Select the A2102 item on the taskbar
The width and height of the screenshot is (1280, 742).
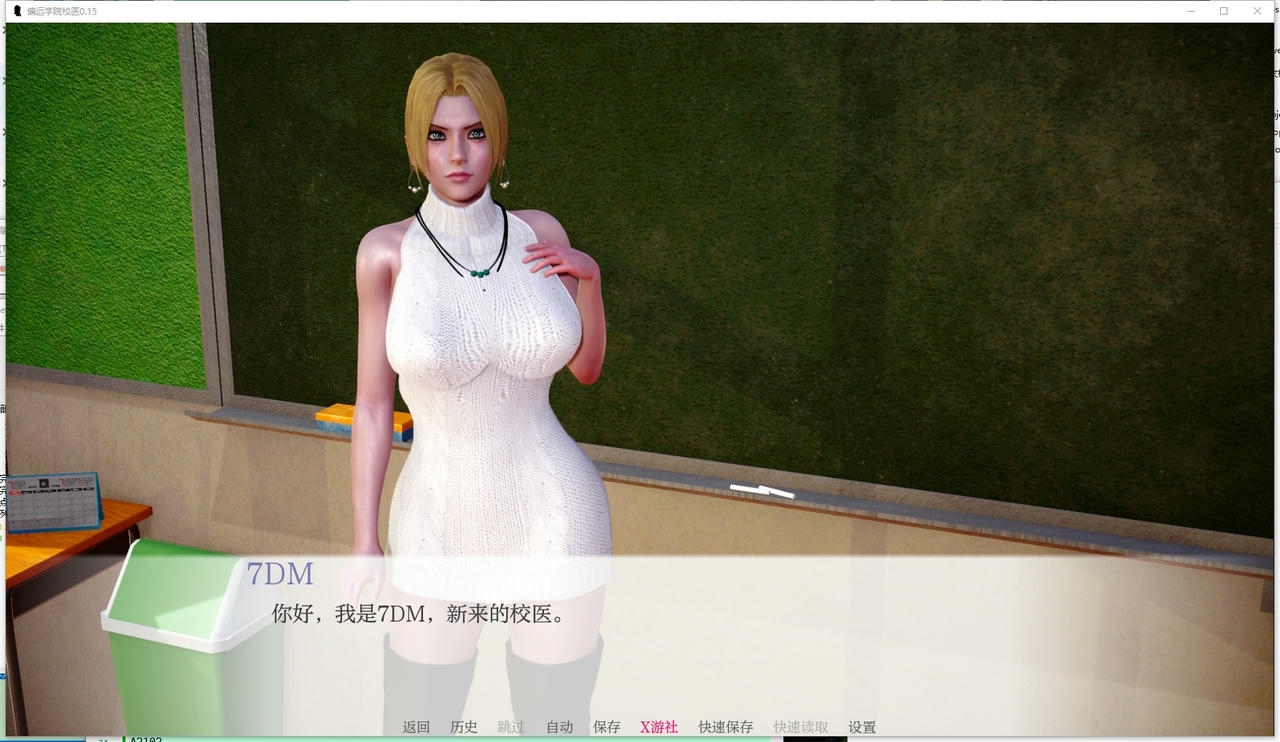click(145, 738)
